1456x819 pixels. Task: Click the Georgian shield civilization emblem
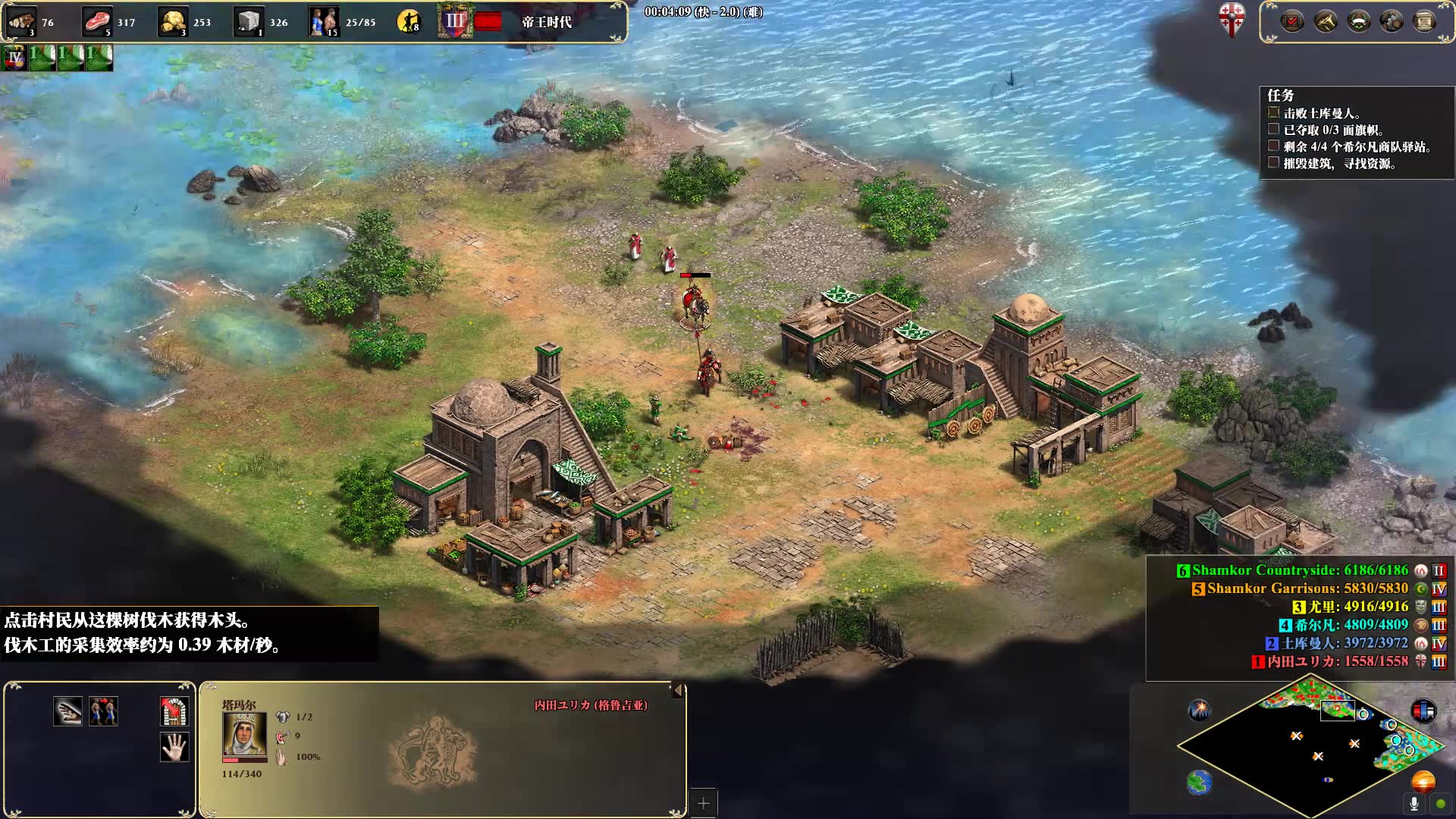[1232, 18]
